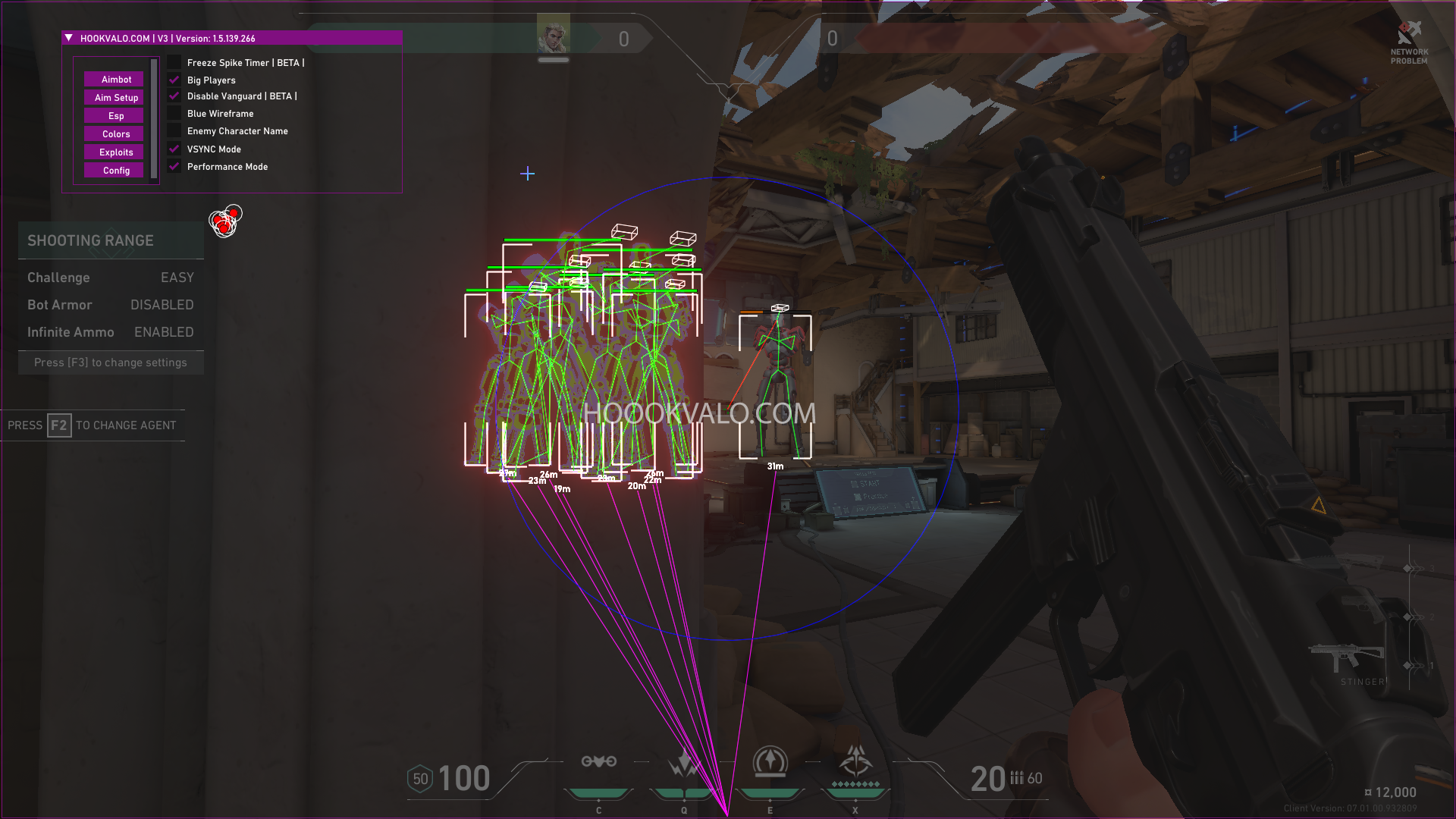Click the Config button
The image size is (1456, 819).
coord(114,170)
